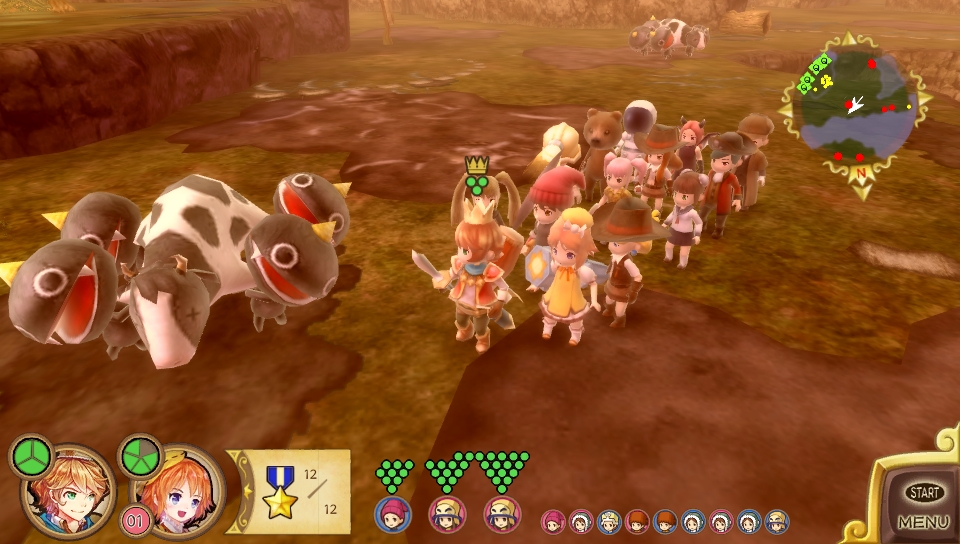Select the orange-haired princess portrait
The image size is (960, 544).
[x=176, y=491]
